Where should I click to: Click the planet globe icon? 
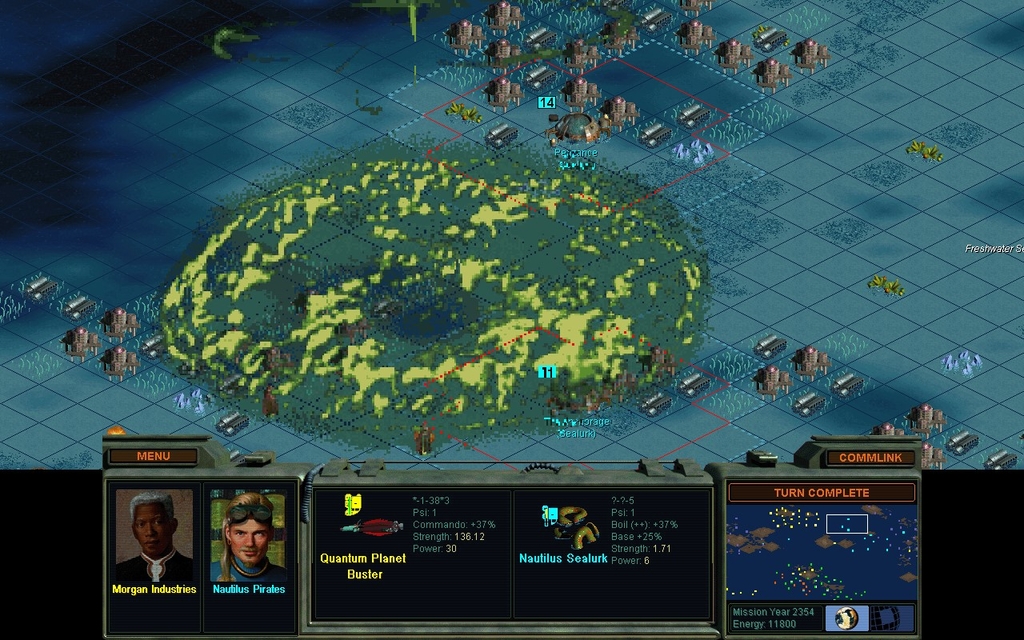tap(848, 617)
